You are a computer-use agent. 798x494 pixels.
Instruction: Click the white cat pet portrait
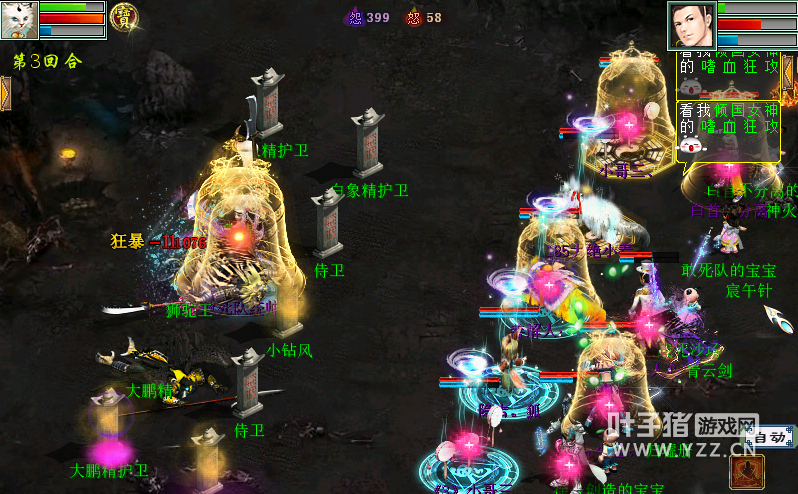(x=20, y=20)
